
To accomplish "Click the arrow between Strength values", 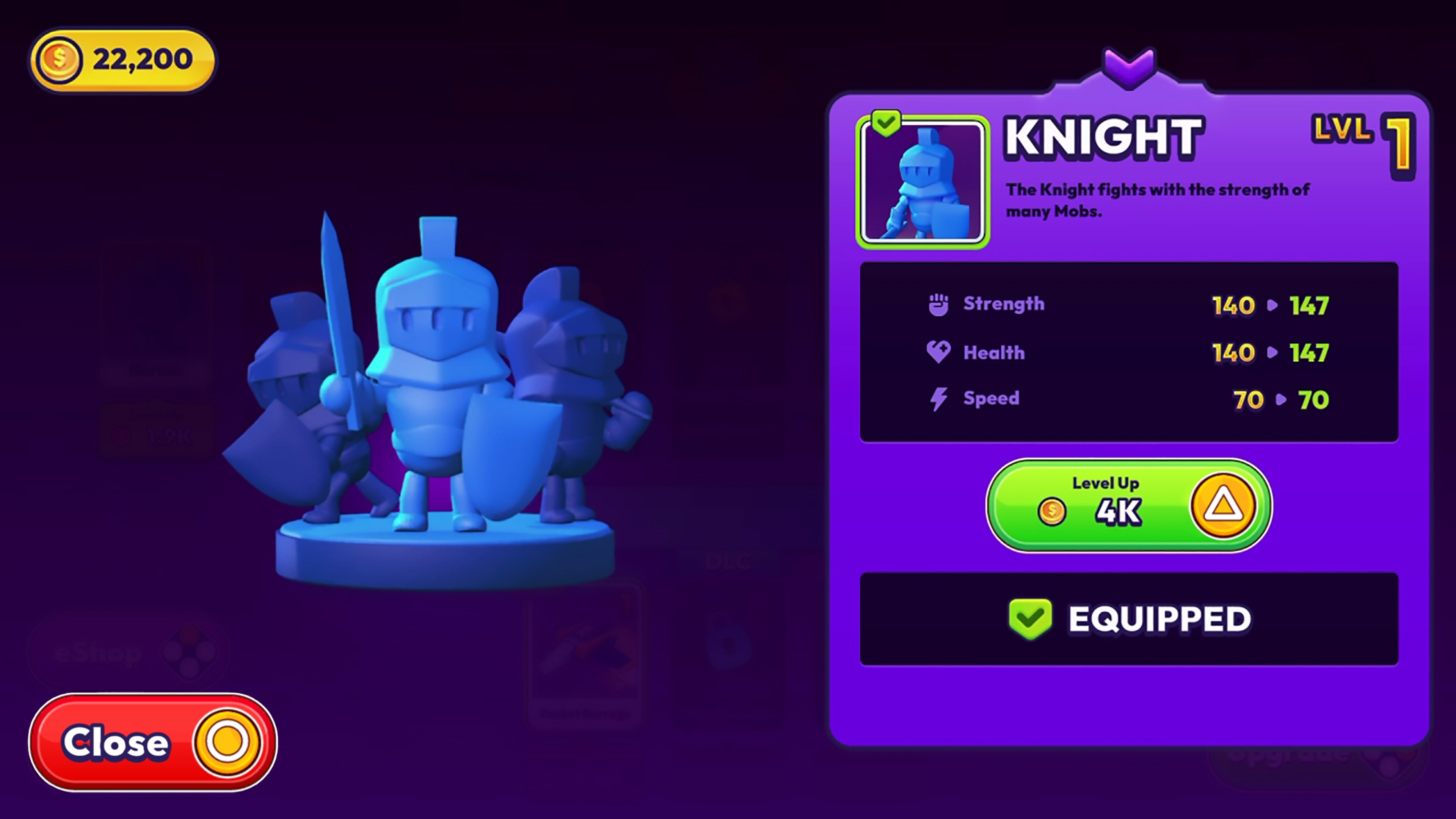I will [1272, 305].
